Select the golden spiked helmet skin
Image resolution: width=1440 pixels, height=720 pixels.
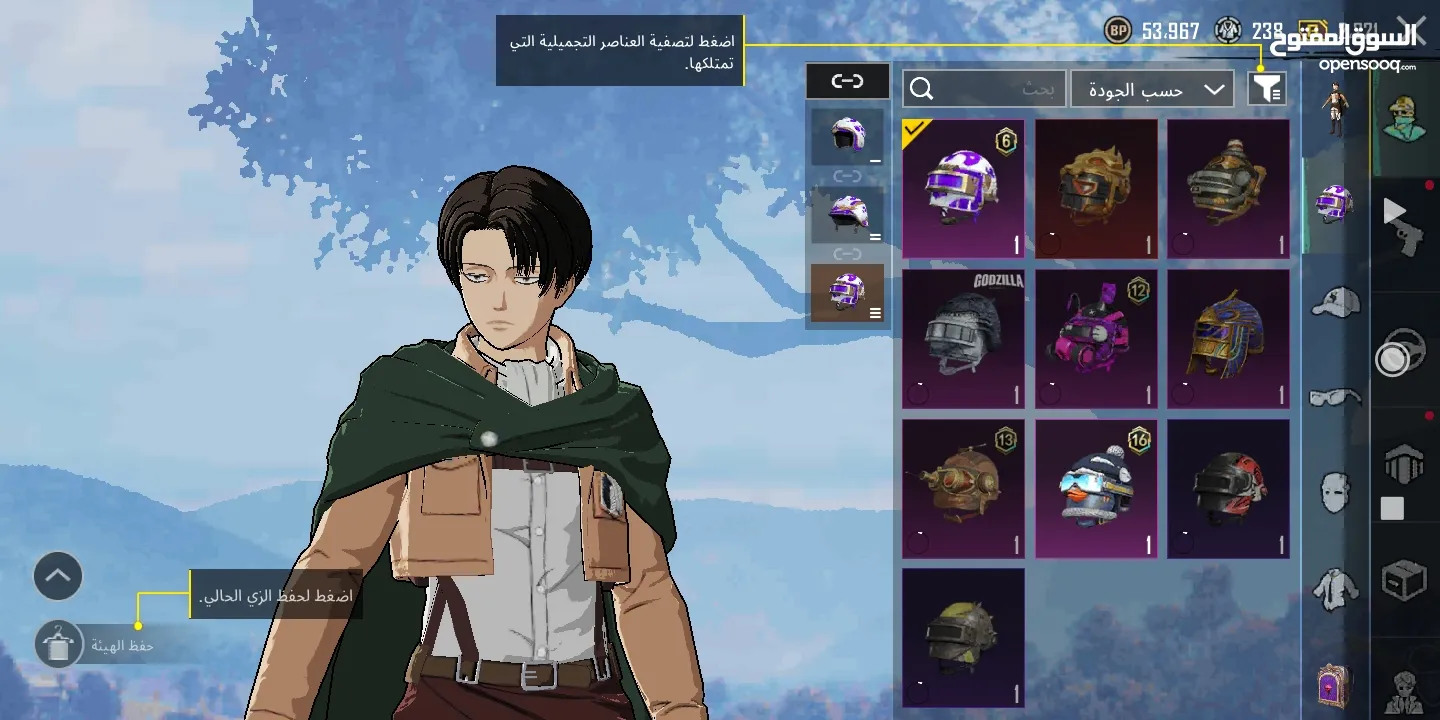(x=1096, y=189)
